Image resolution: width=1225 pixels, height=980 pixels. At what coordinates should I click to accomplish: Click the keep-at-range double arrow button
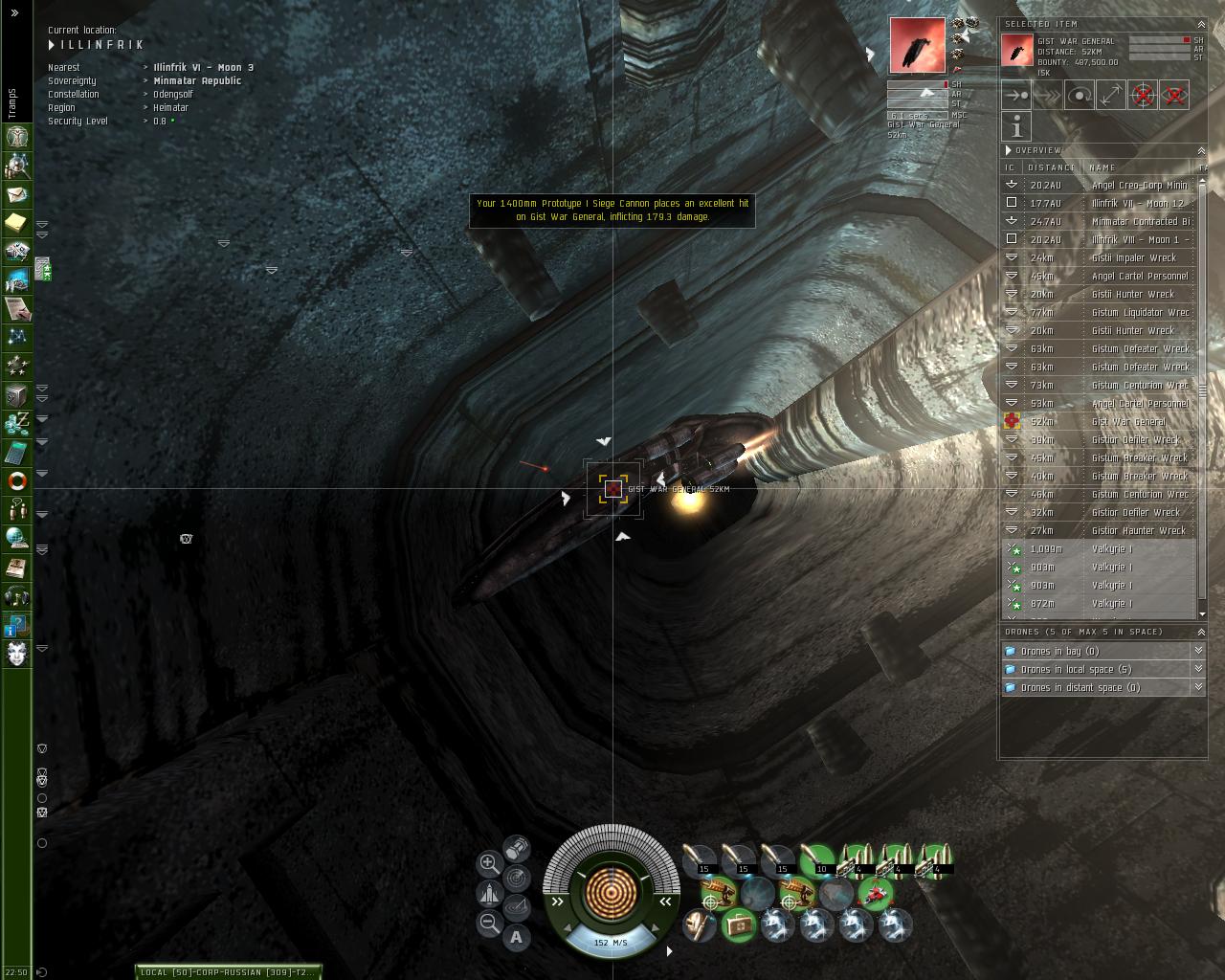click(x=1110, y=95)
